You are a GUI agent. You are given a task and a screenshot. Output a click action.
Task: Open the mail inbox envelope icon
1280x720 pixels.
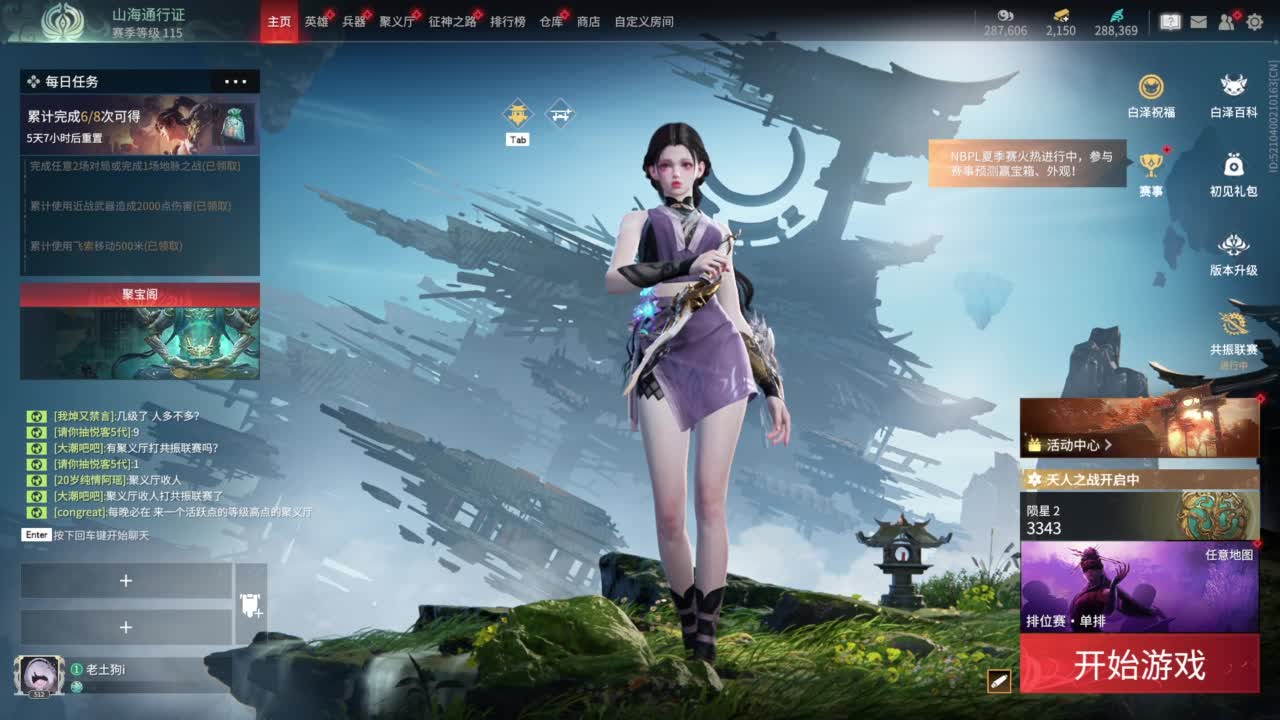point(1198,21)
